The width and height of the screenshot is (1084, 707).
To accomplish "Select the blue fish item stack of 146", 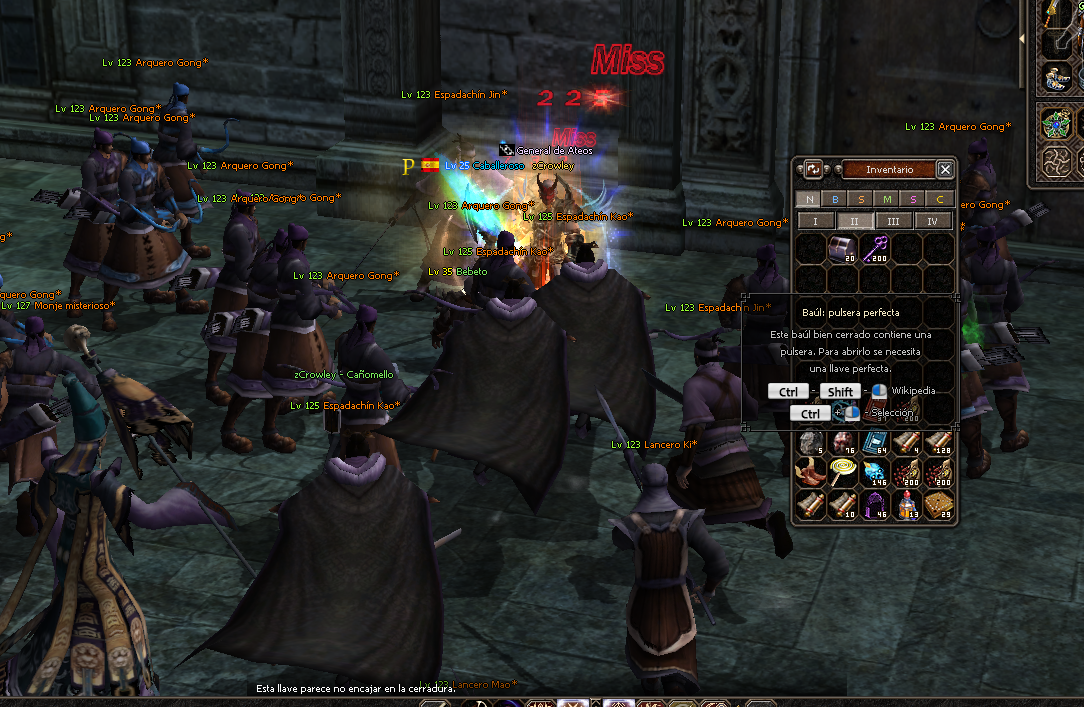I will click(874, 472).
